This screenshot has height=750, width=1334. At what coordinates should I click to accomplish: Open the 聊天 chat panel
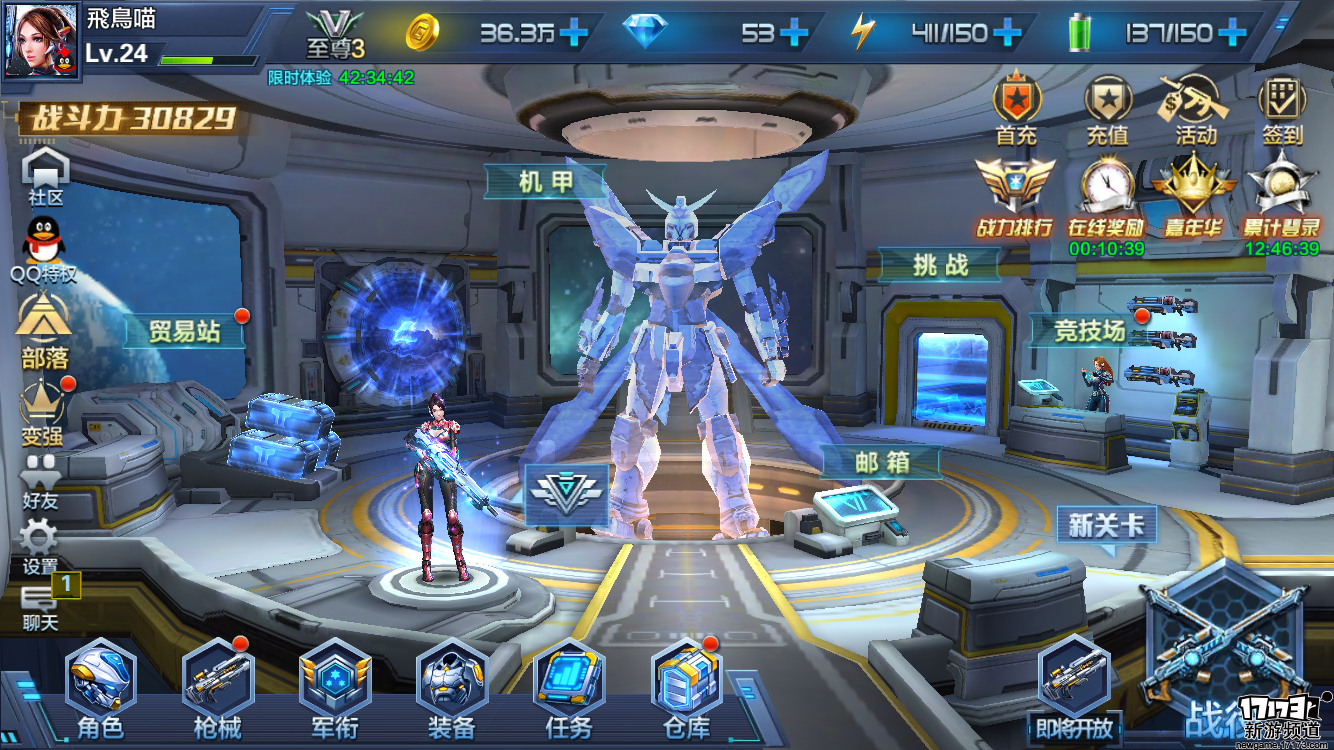pyautogui.click(x=41, y=606)
